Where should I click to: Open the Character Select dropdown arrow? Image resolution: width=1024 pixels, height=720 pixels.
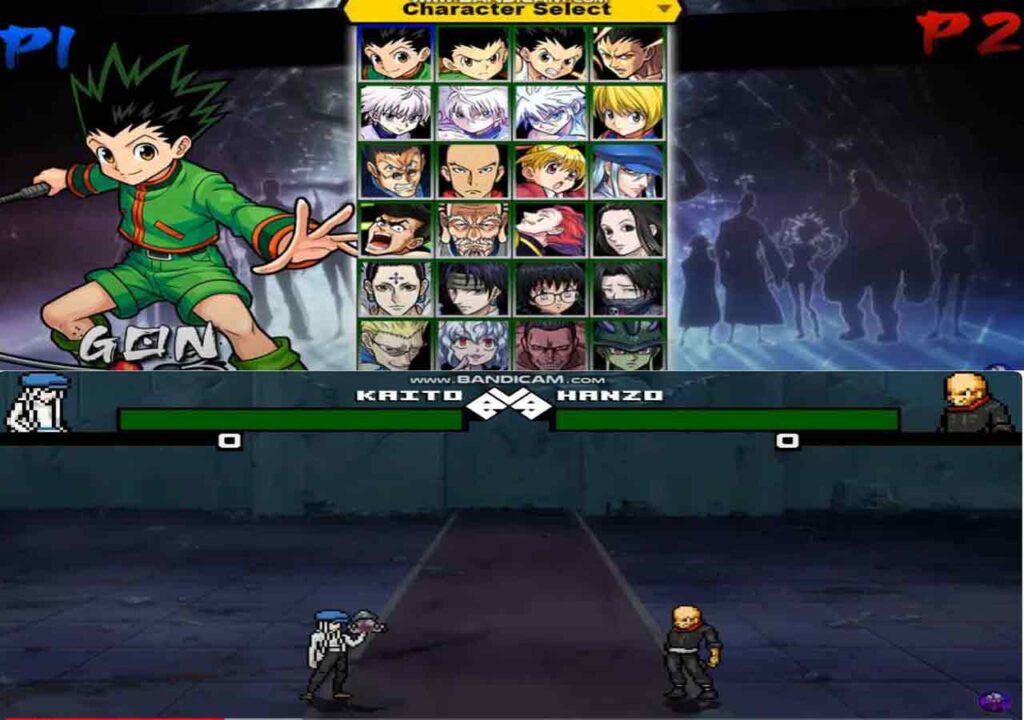[x=664, y=8]
